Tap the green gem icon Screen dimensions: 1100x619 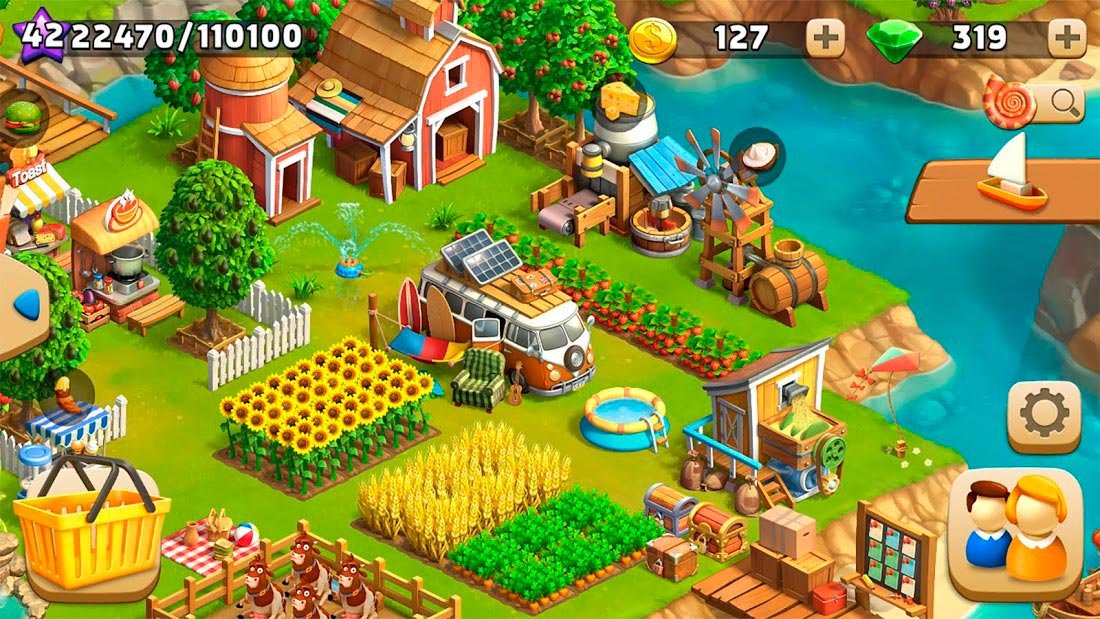[894, 40]
